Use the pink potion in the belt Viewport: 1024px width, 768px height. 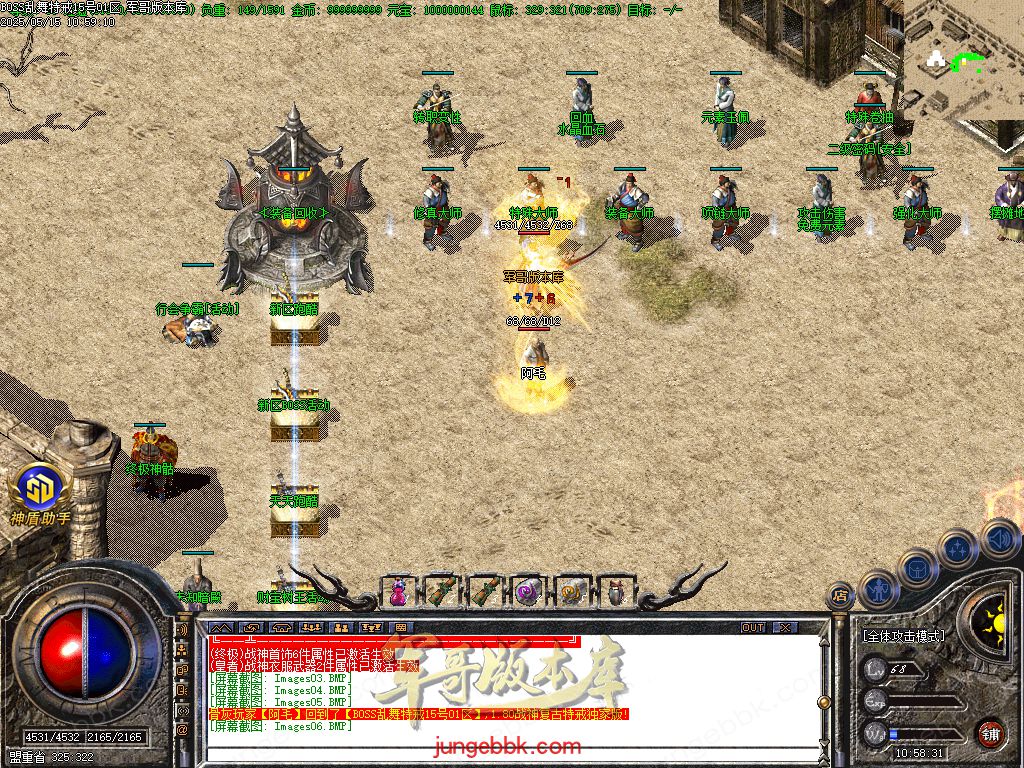(398, 592)
